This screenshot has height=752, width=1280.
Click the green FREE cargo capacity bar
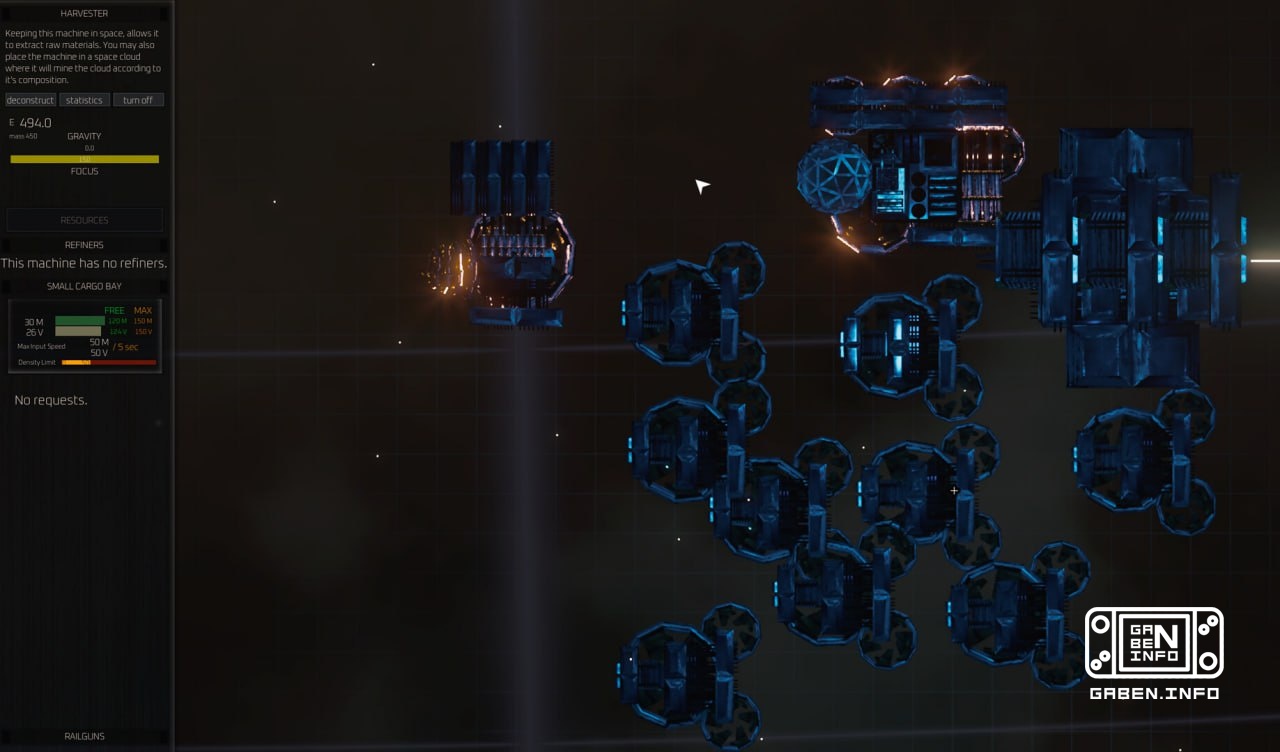pyautogui.click(x=80, y=323)
